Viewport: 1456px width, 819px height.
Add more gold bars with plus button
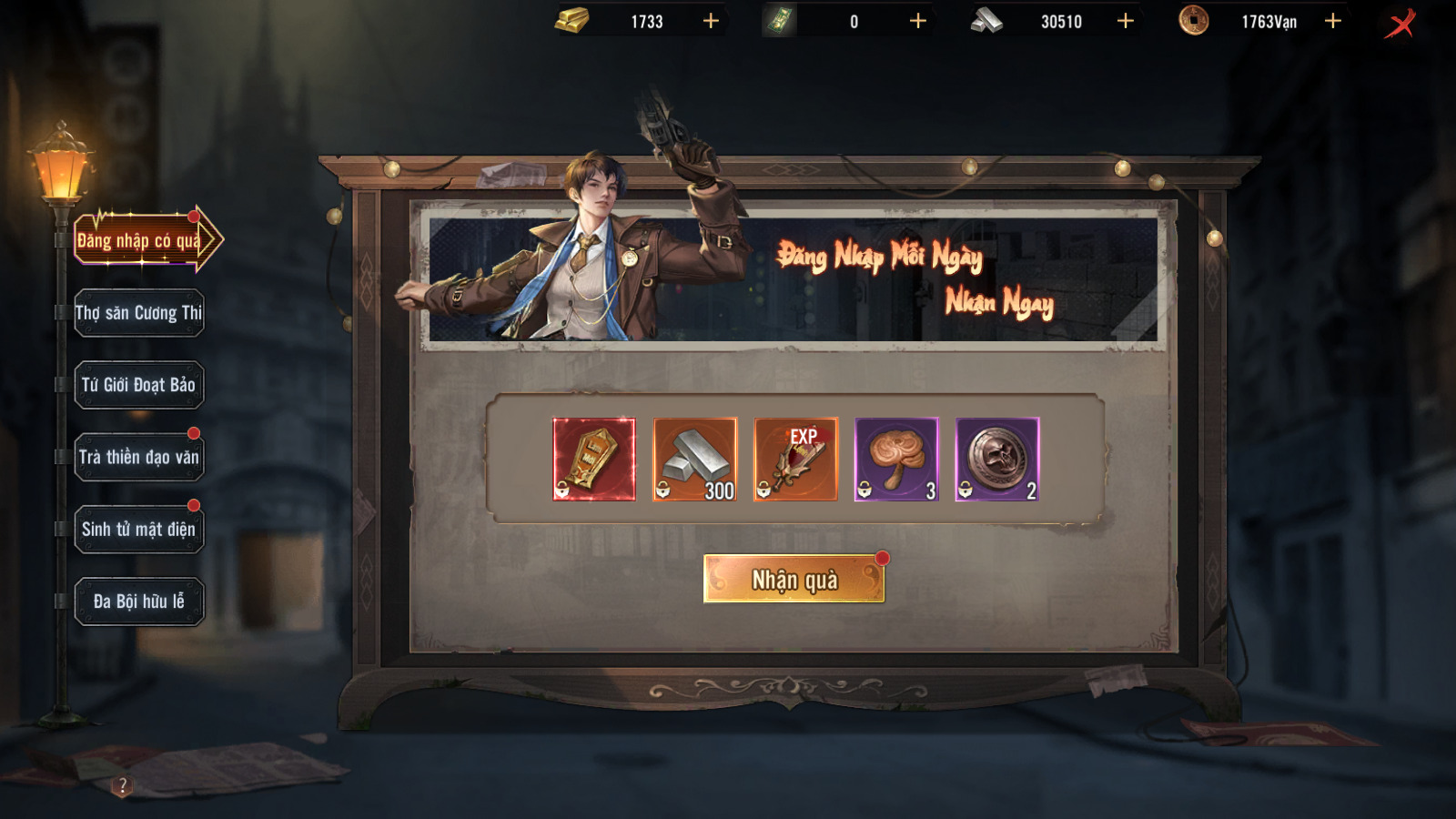tap(711, 21)
